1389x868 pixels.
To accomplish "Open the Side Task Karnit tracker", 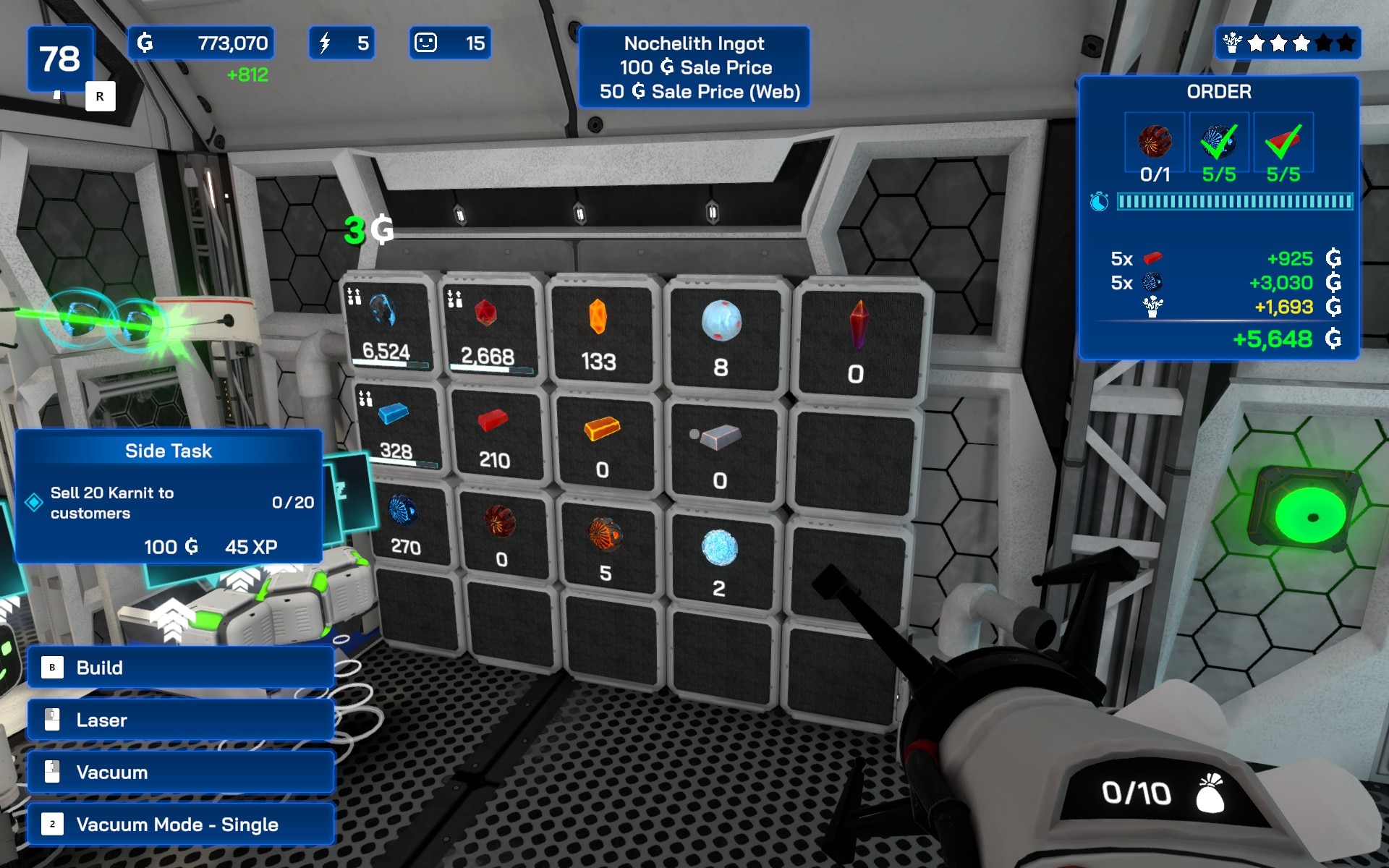I will pos(169,496).
